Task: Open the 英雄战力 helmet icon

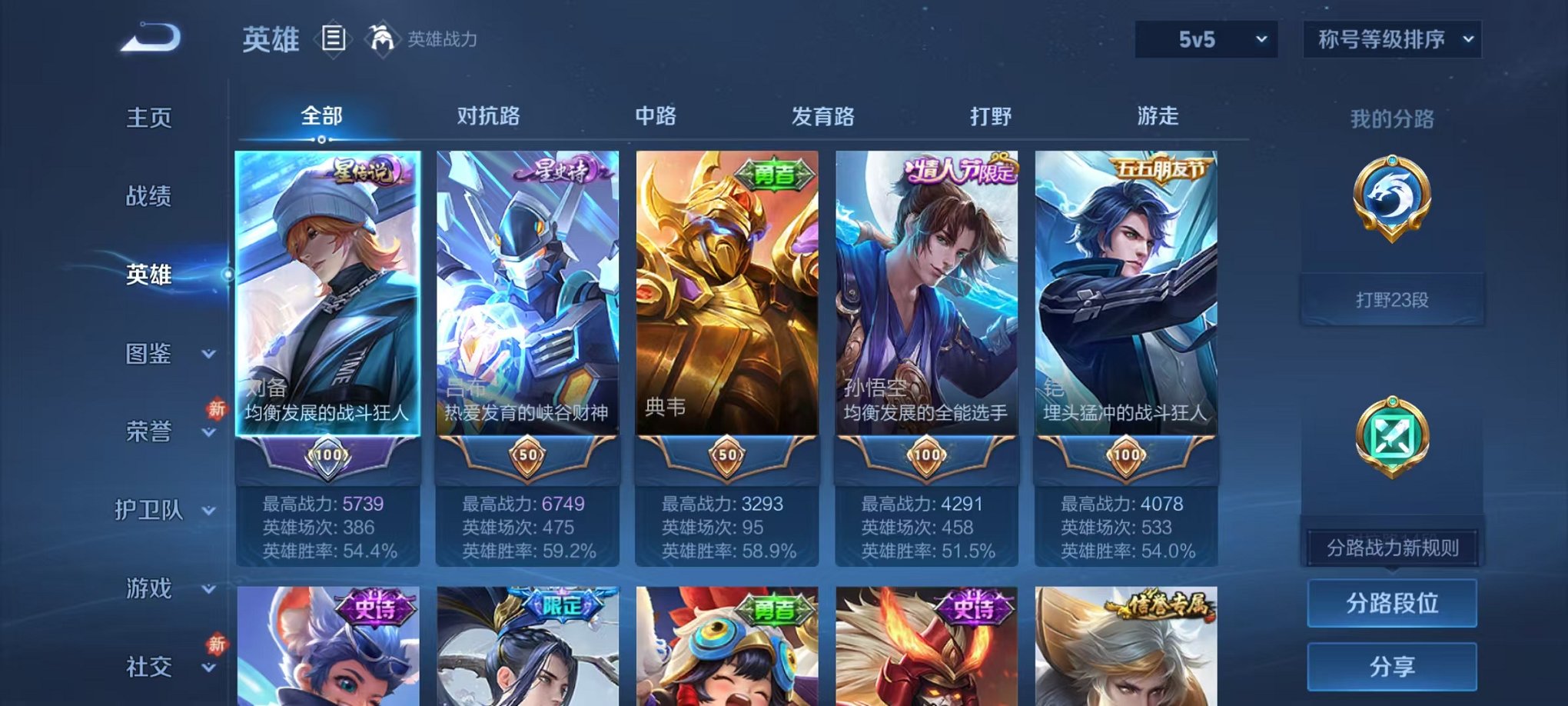Action: pyautogui.click(x=381, y=37)
